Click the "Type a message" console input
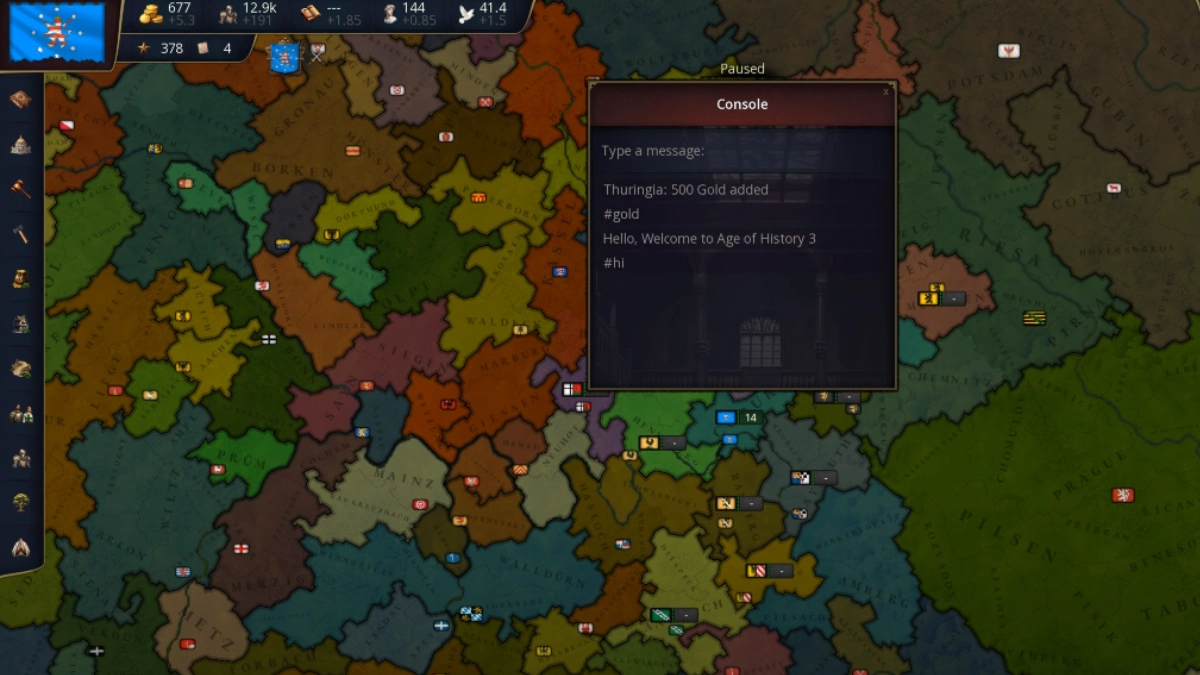The width and height of the screenshot is (1200, 675). click(741, 151)
